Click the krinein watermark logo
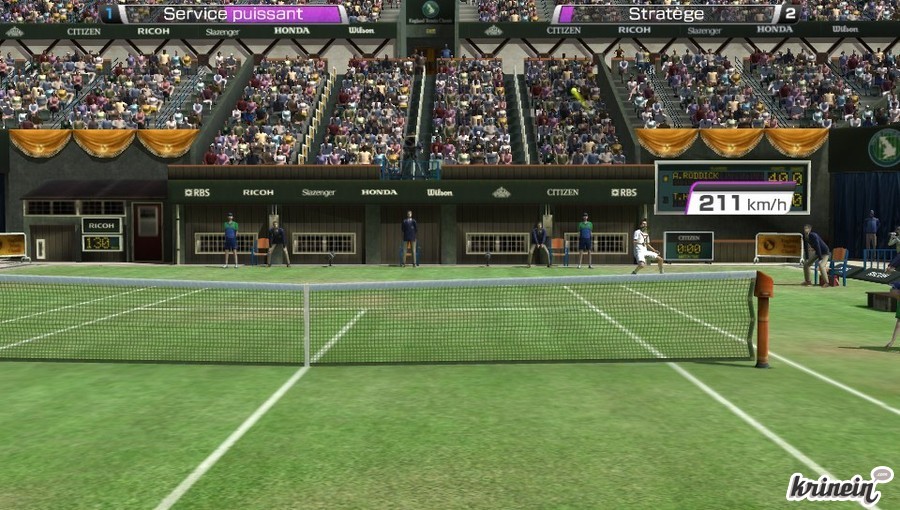900x510 pixels. tap(837, 485)
